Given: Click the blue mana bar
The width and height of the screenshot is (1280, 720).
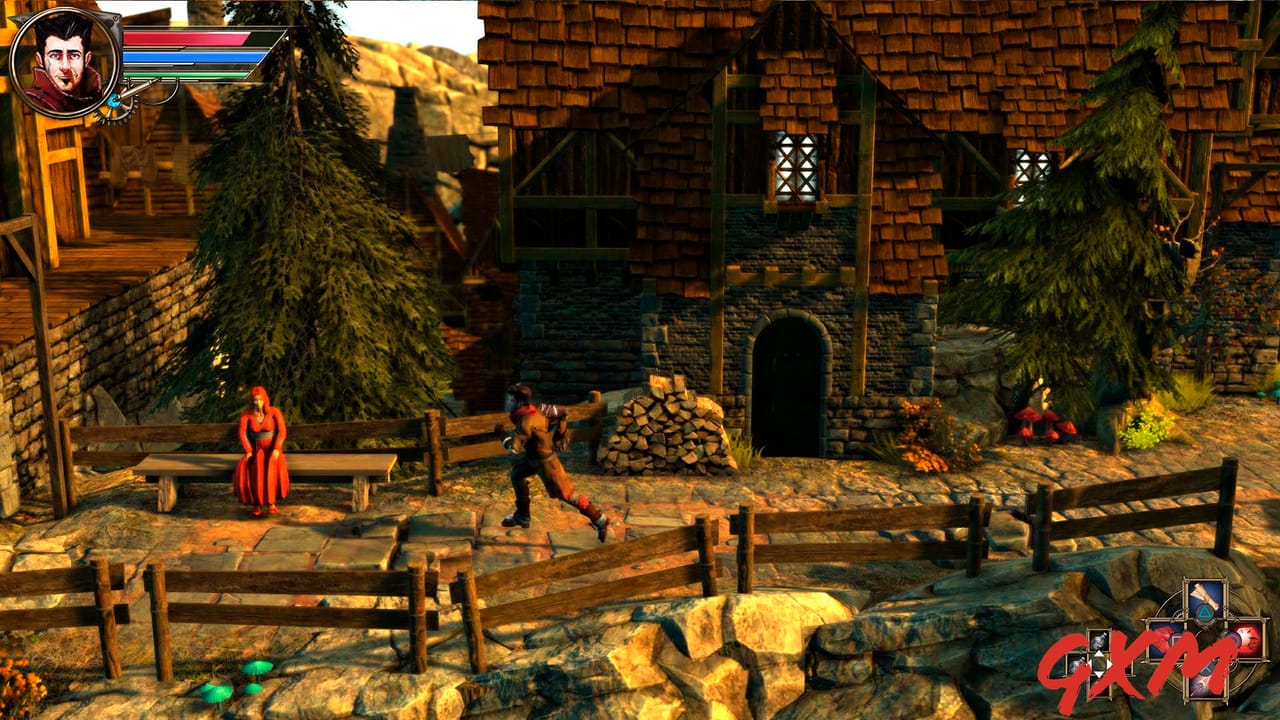Looking at the screenshot, I should click(185, 56).
